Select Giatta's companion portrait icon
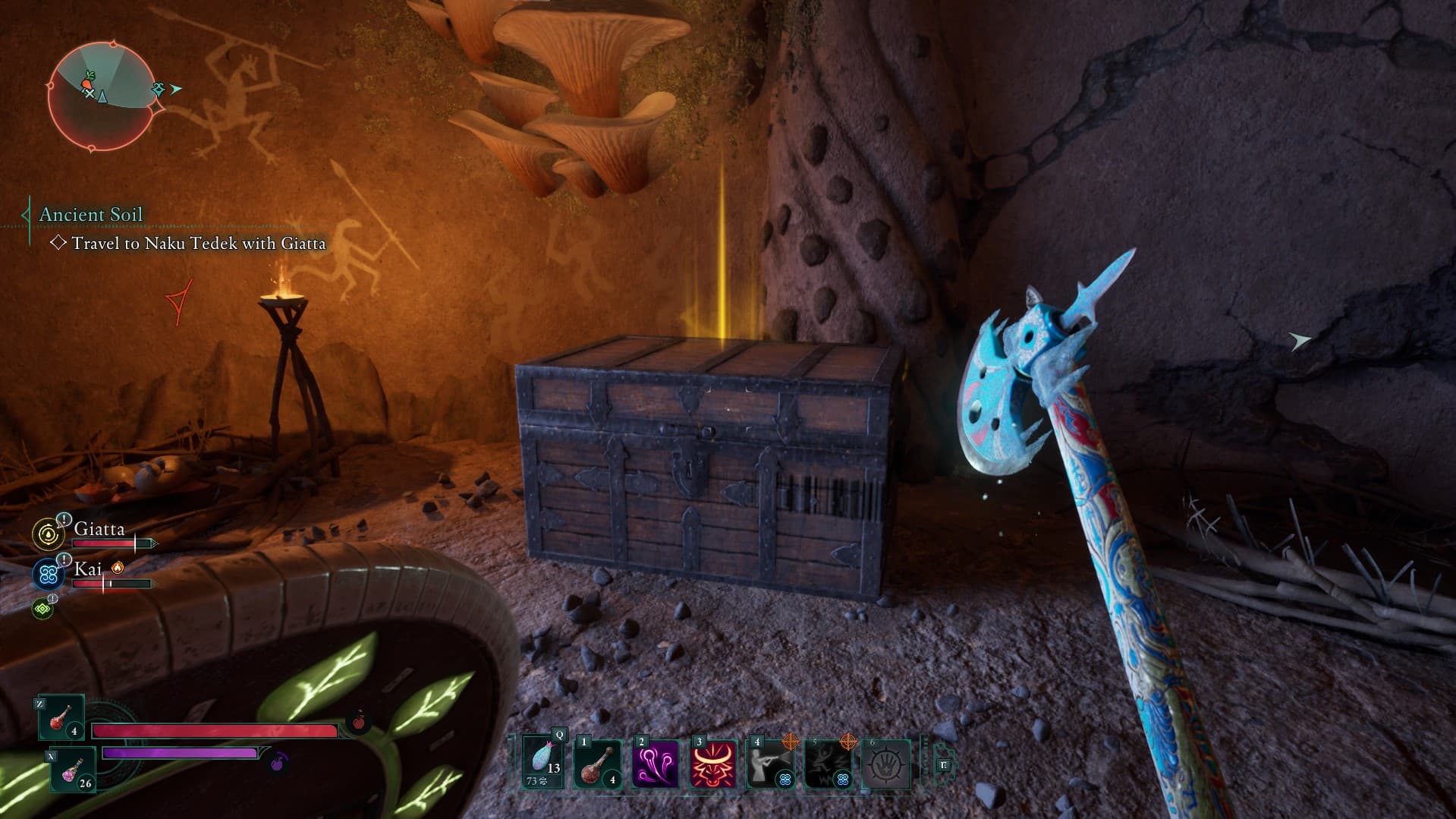This screenshot has width=1456, height=819. (x=49, y=534)
